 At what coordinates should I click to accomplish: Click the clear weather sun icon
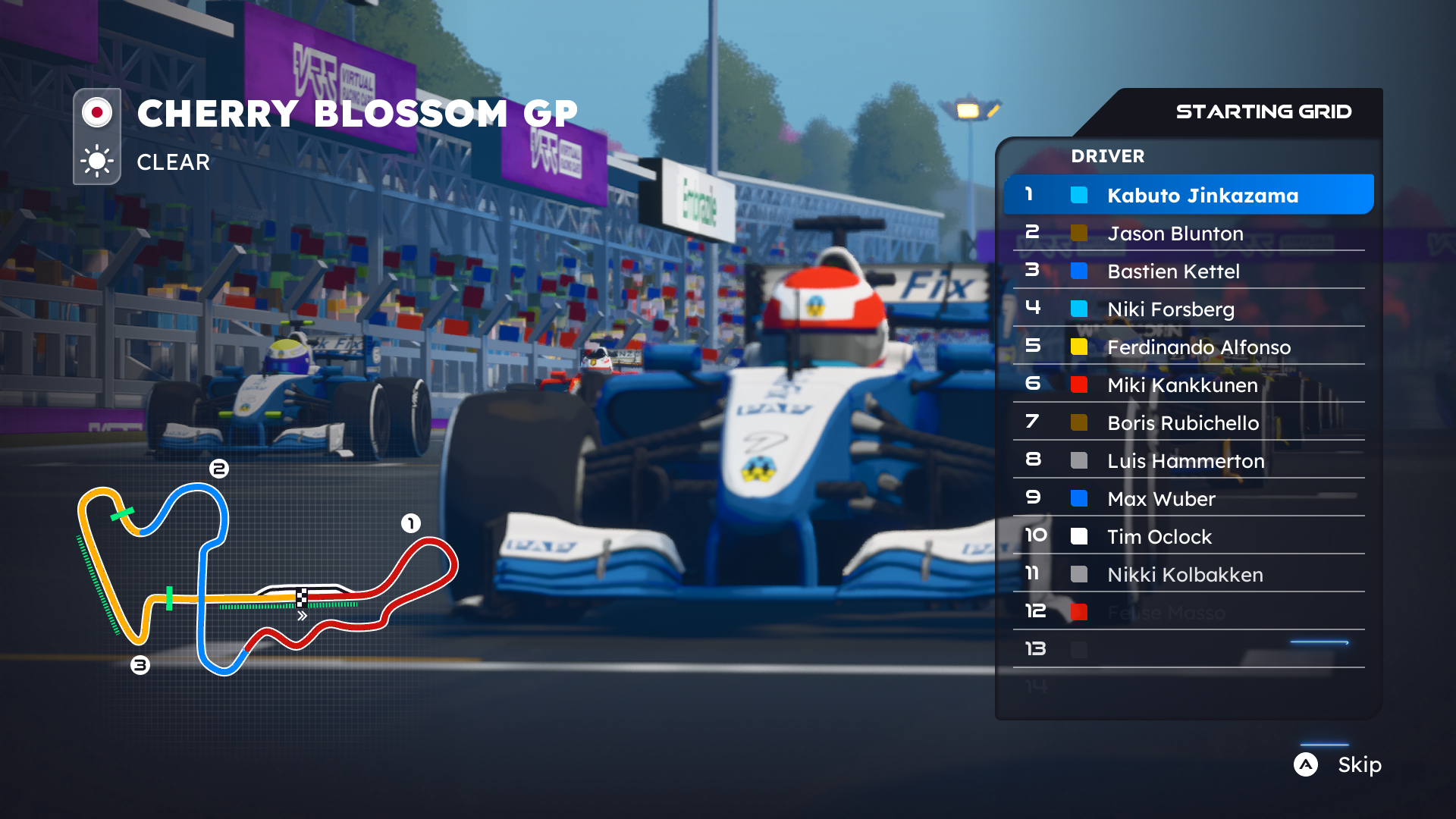click(x=96, y=162)
